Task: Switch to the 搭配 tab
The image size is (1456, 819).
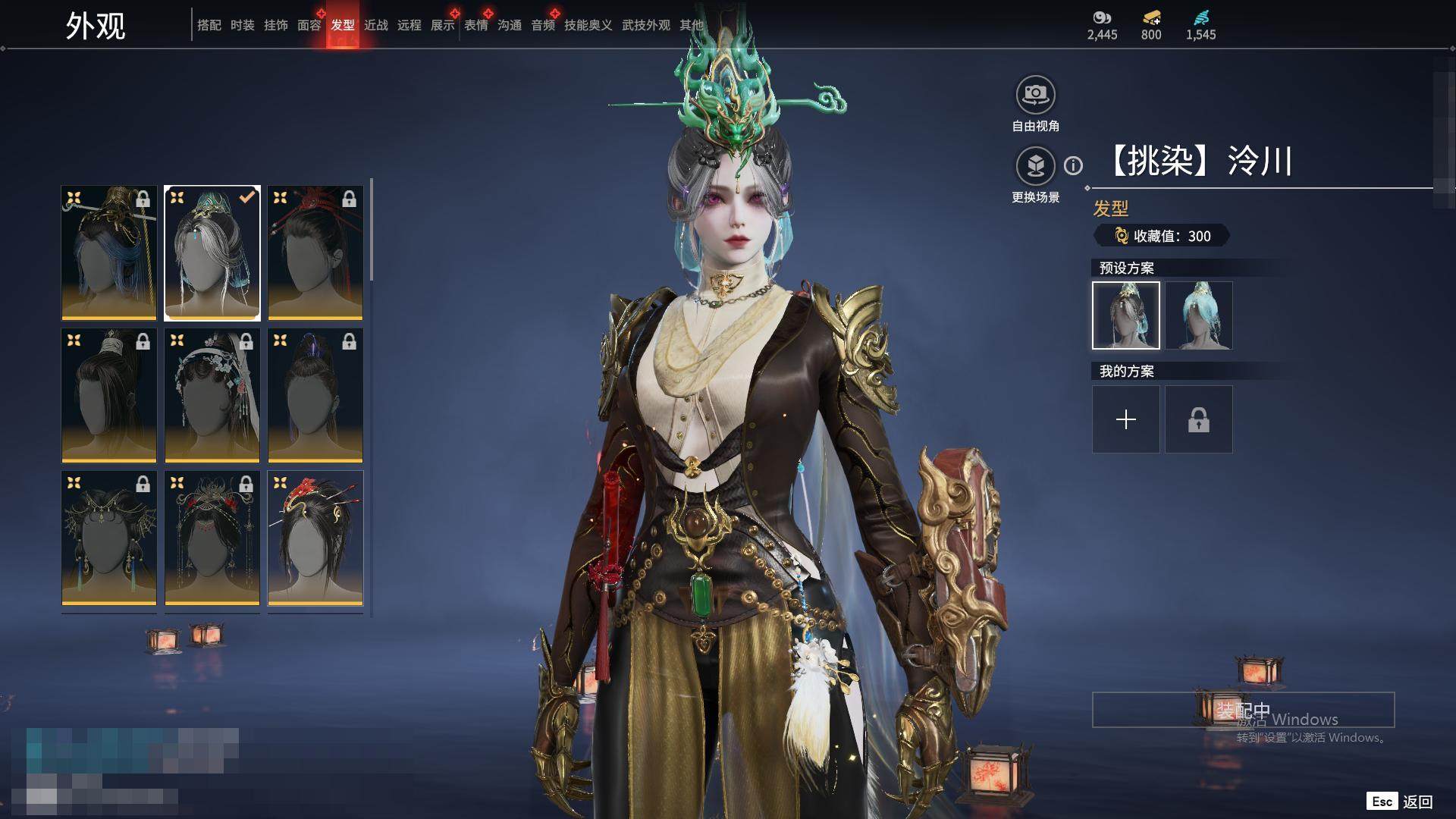Action: (x=209, y=25)
